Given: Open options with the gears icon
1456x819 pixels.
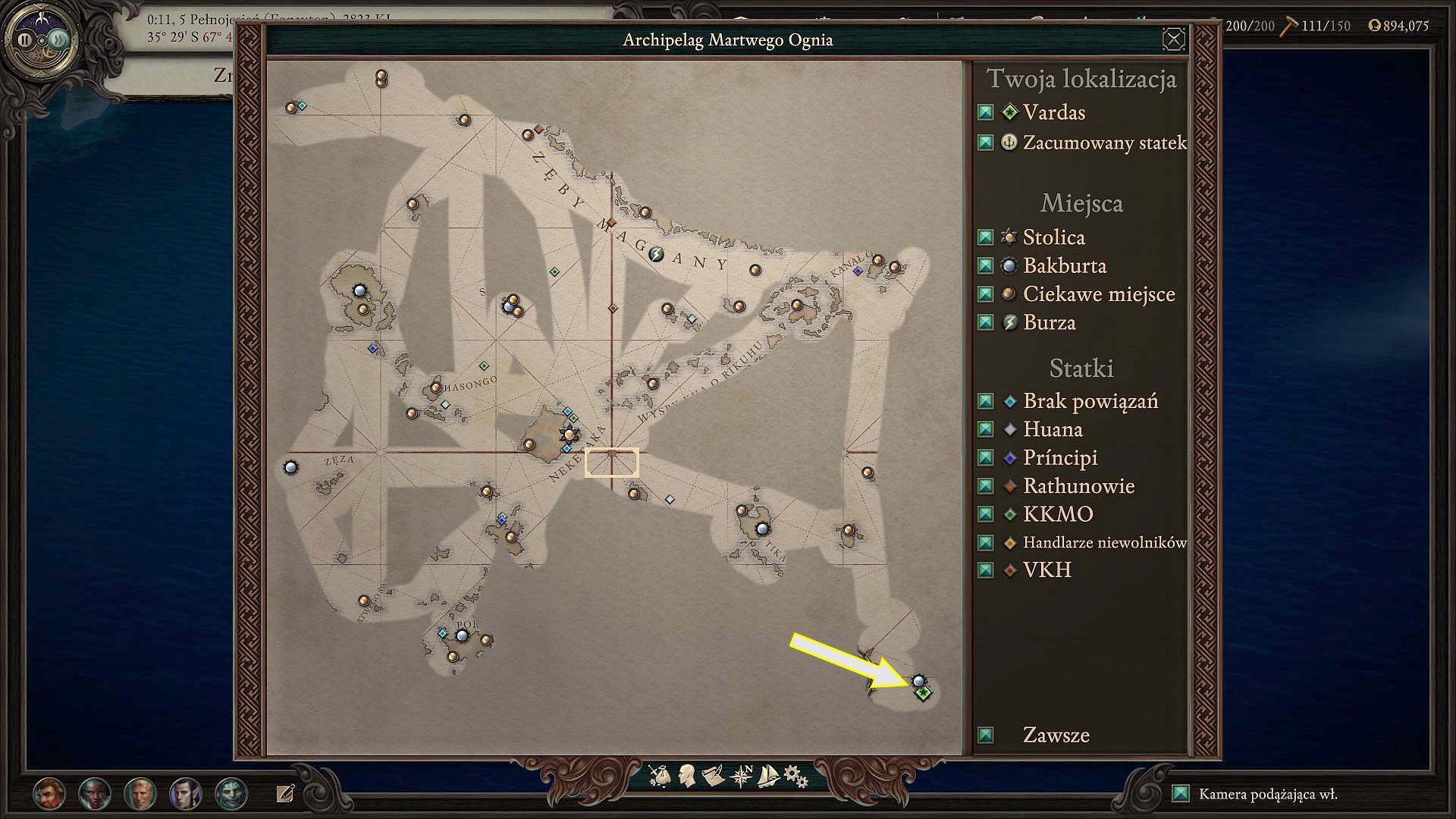Looking at the screenshot, I should [x=795, y=776].
